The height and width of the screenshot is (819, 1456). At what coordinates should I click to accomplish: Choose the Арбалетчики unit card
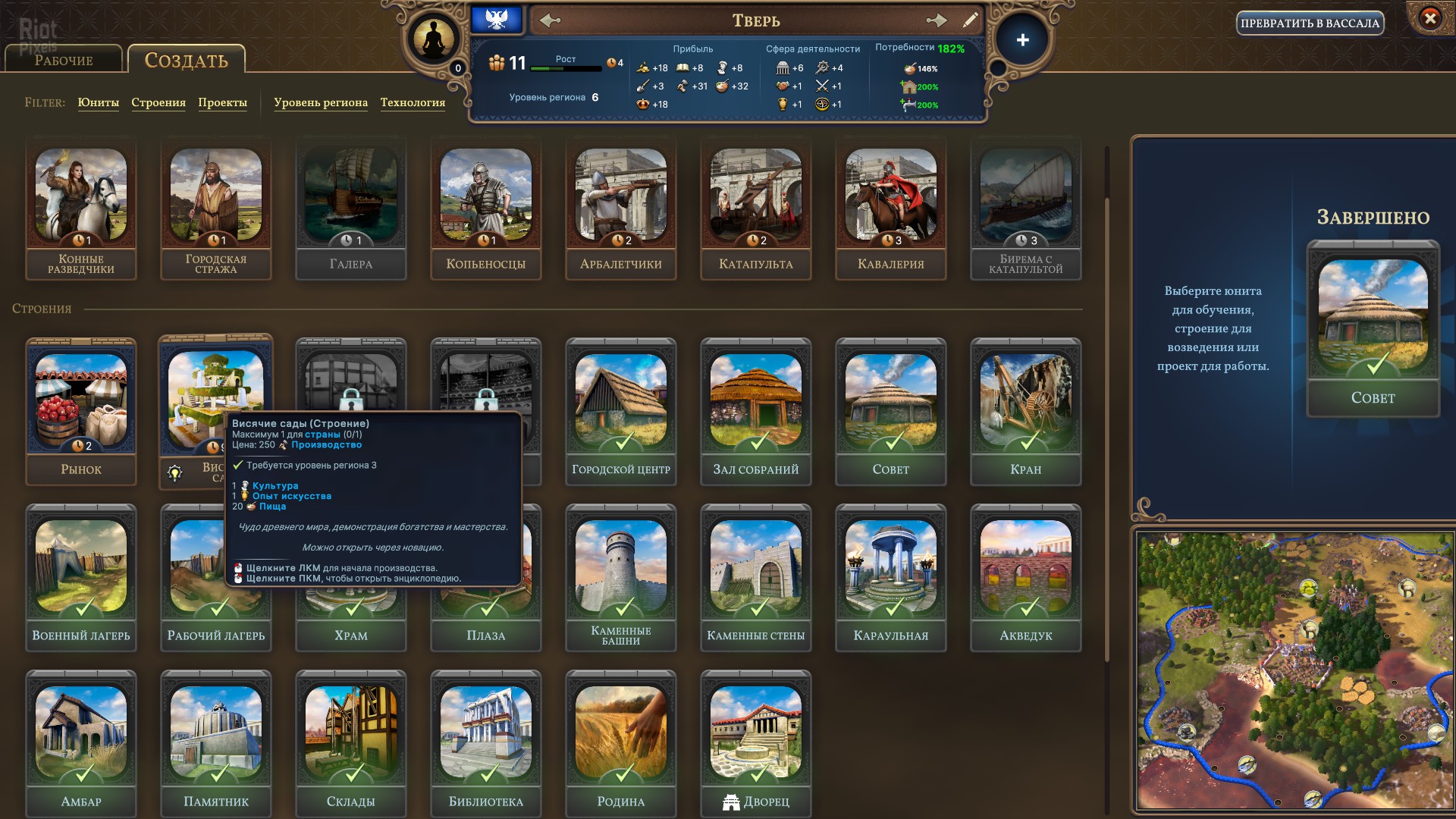[621, 209]
